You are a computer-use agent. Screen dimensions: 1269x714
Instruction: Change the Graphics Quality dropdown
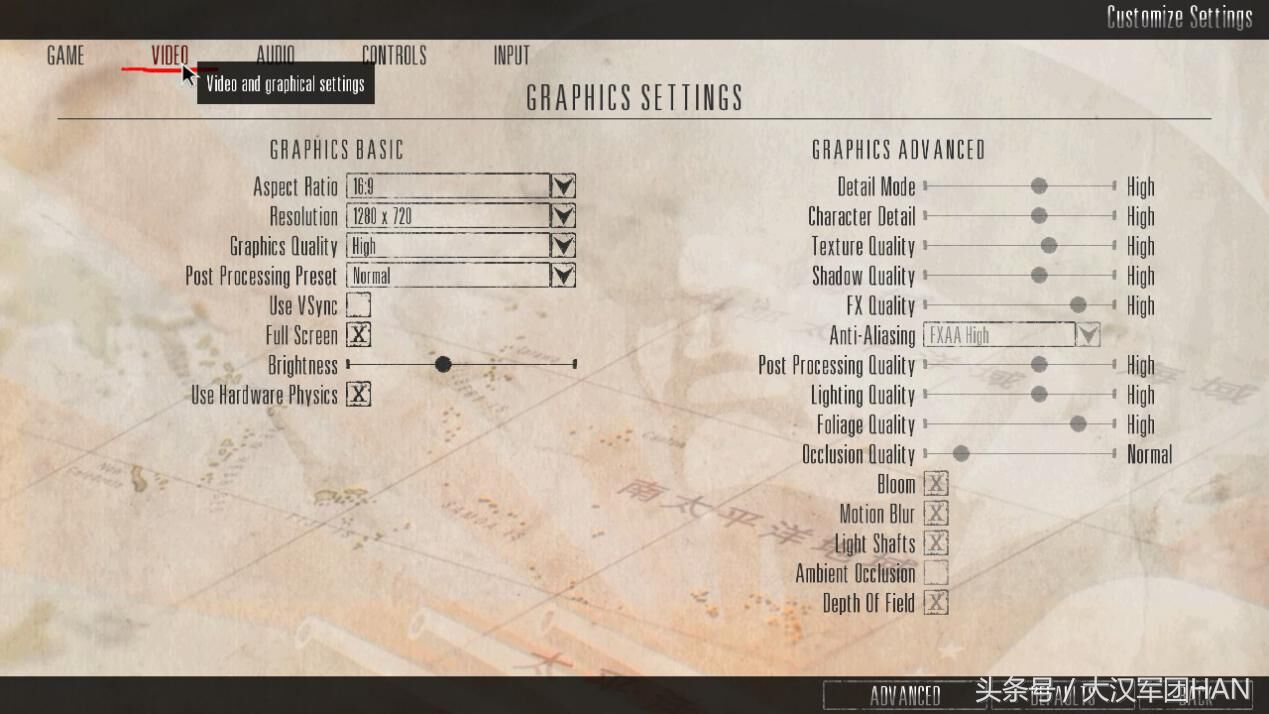tap(563, 246)
